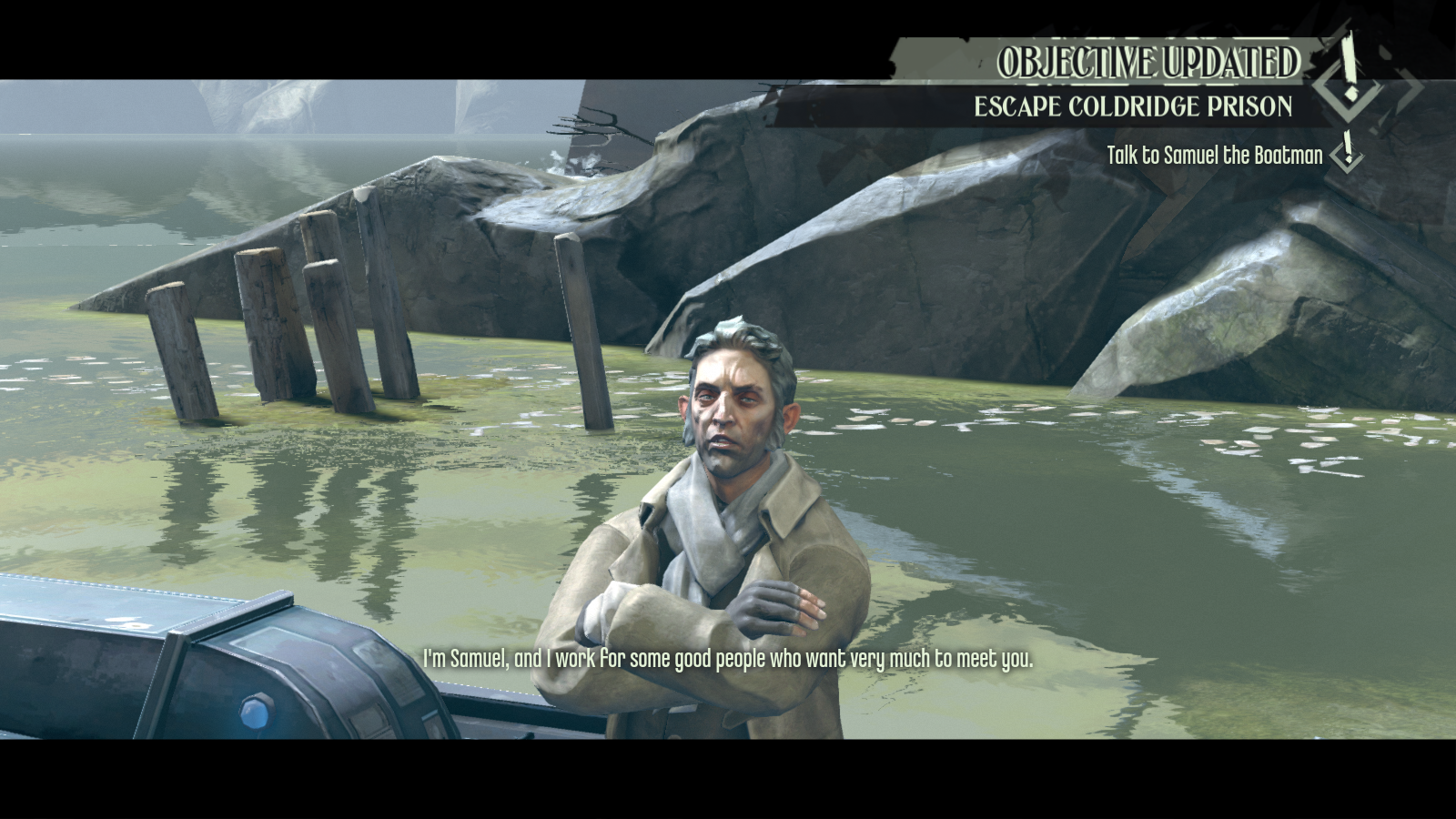1456x819 pixels.
Task: Open the Objective Updated notification banner
Action: [x=1148, y=62]
